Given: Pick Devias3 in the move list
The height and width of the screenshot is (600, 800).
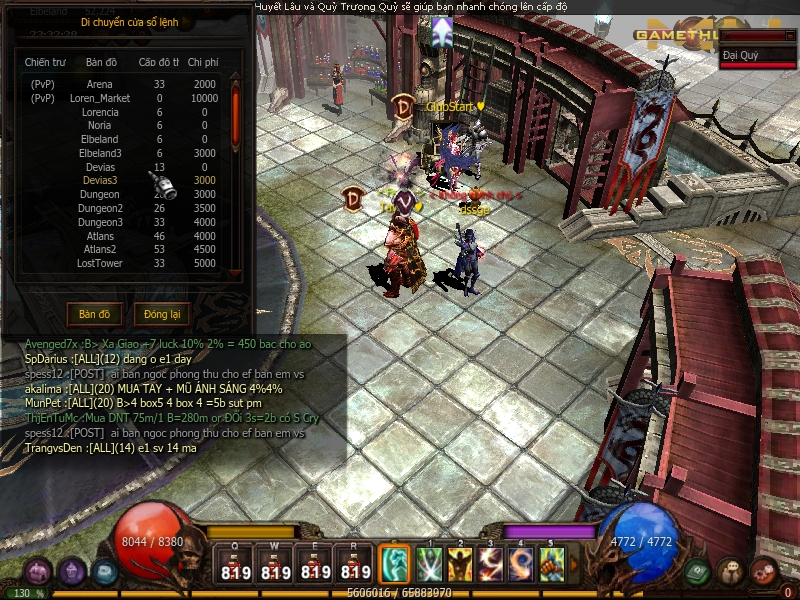Looking at the screenshot, I should [100, 181].
